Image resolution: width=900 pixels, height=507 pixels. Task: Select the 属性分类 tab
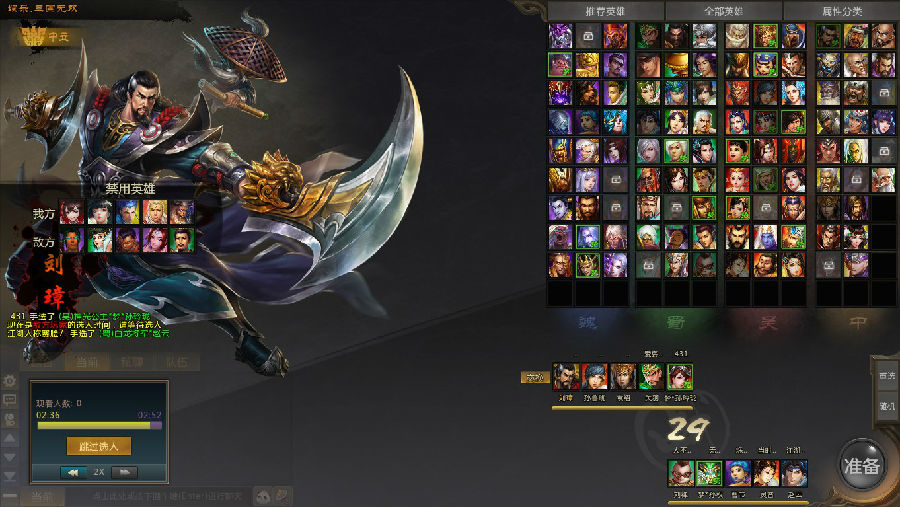(841, 11)
